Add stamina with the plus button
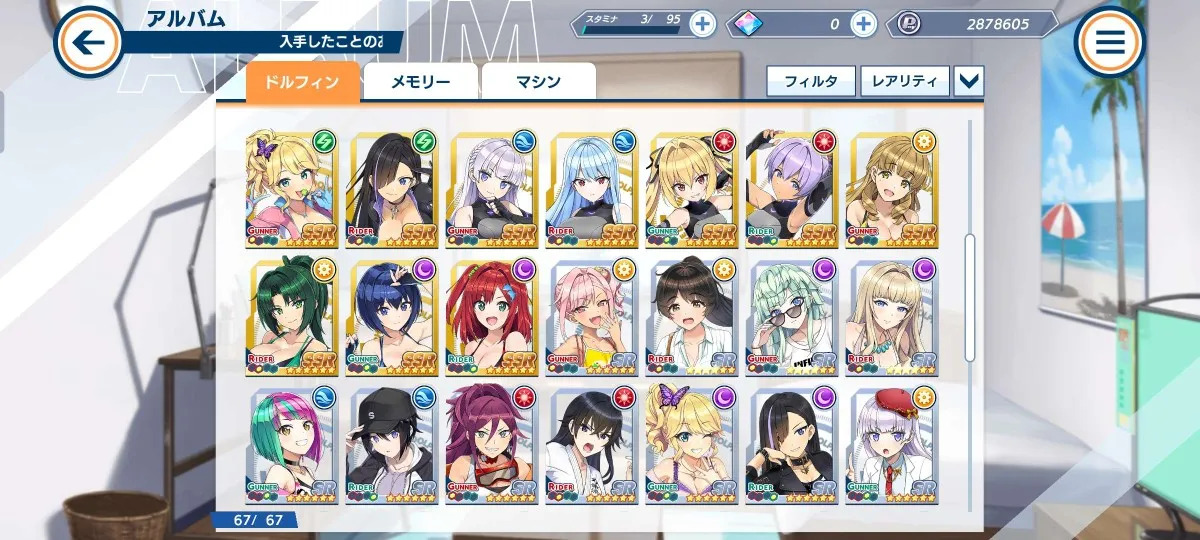This screenshot has width=1200, height=540. pos(702,24)
